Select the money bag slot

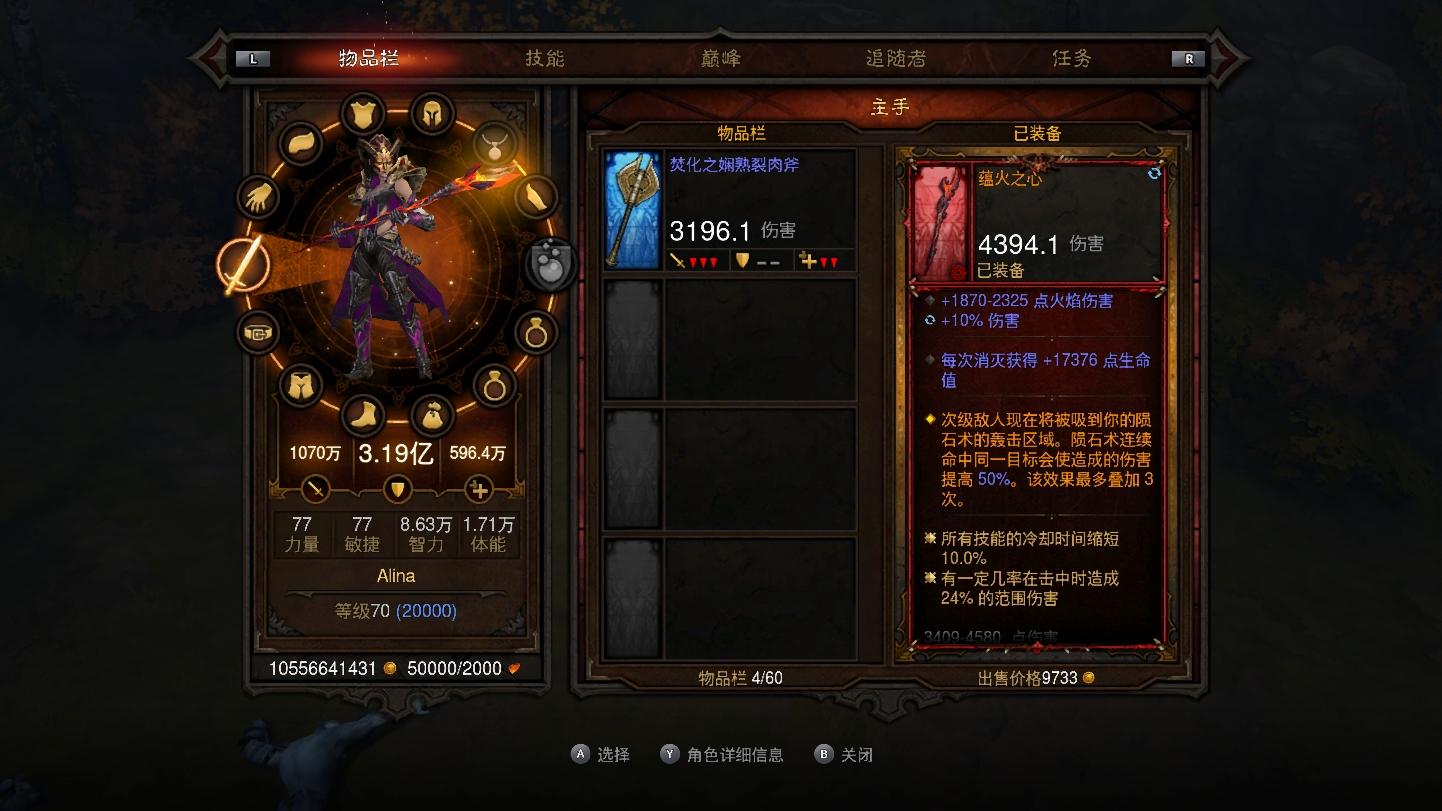pos(432,416)
